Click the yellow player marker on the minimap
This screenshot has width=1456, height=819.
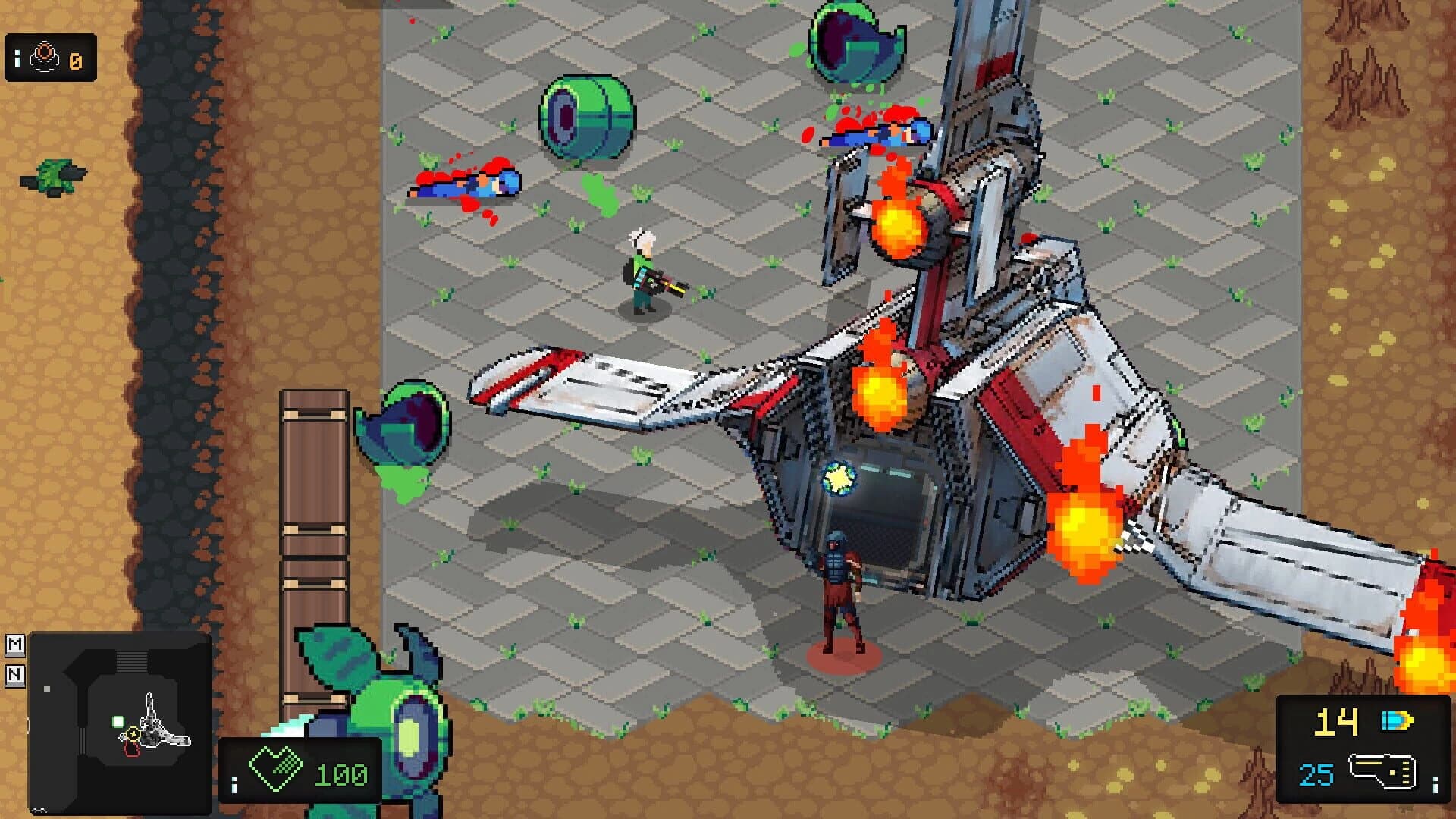[x=133, y=734]
